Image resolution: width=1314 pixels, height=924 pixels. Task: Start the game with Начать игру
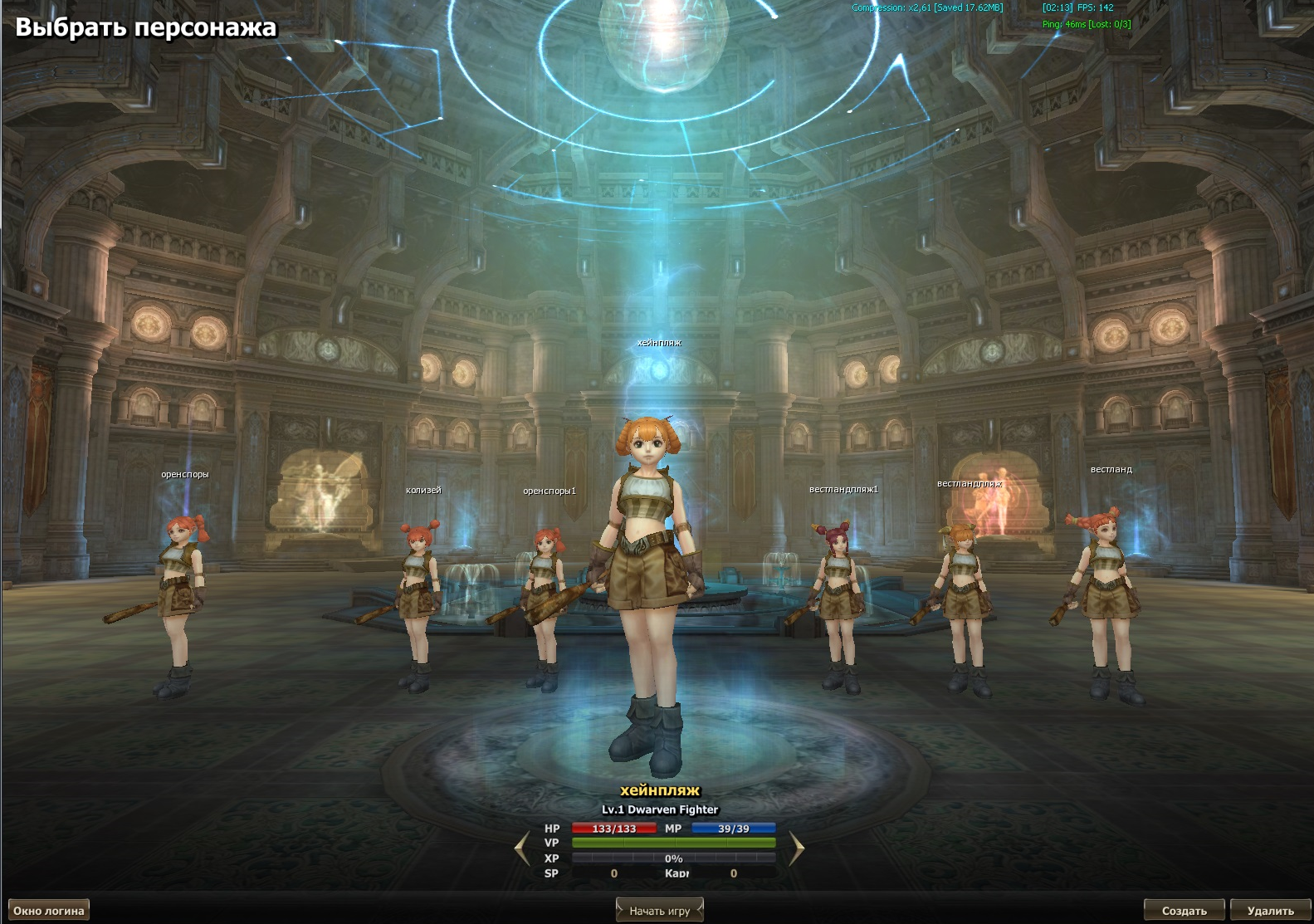pyautogui.click(x=659, y=911)
